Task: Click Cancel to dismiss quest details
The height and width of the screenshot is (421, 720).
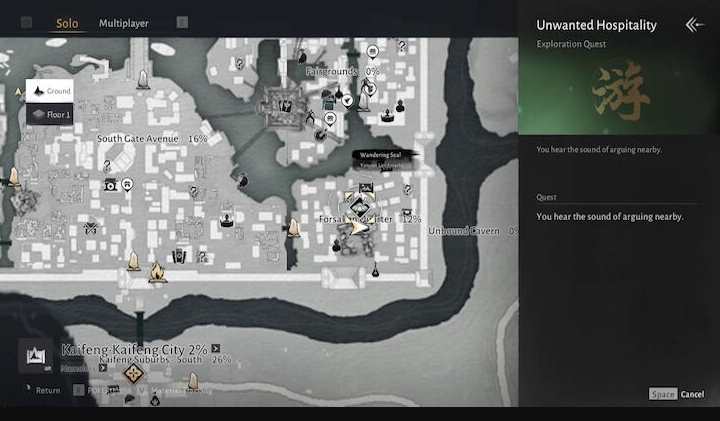Action: point(692,394)
